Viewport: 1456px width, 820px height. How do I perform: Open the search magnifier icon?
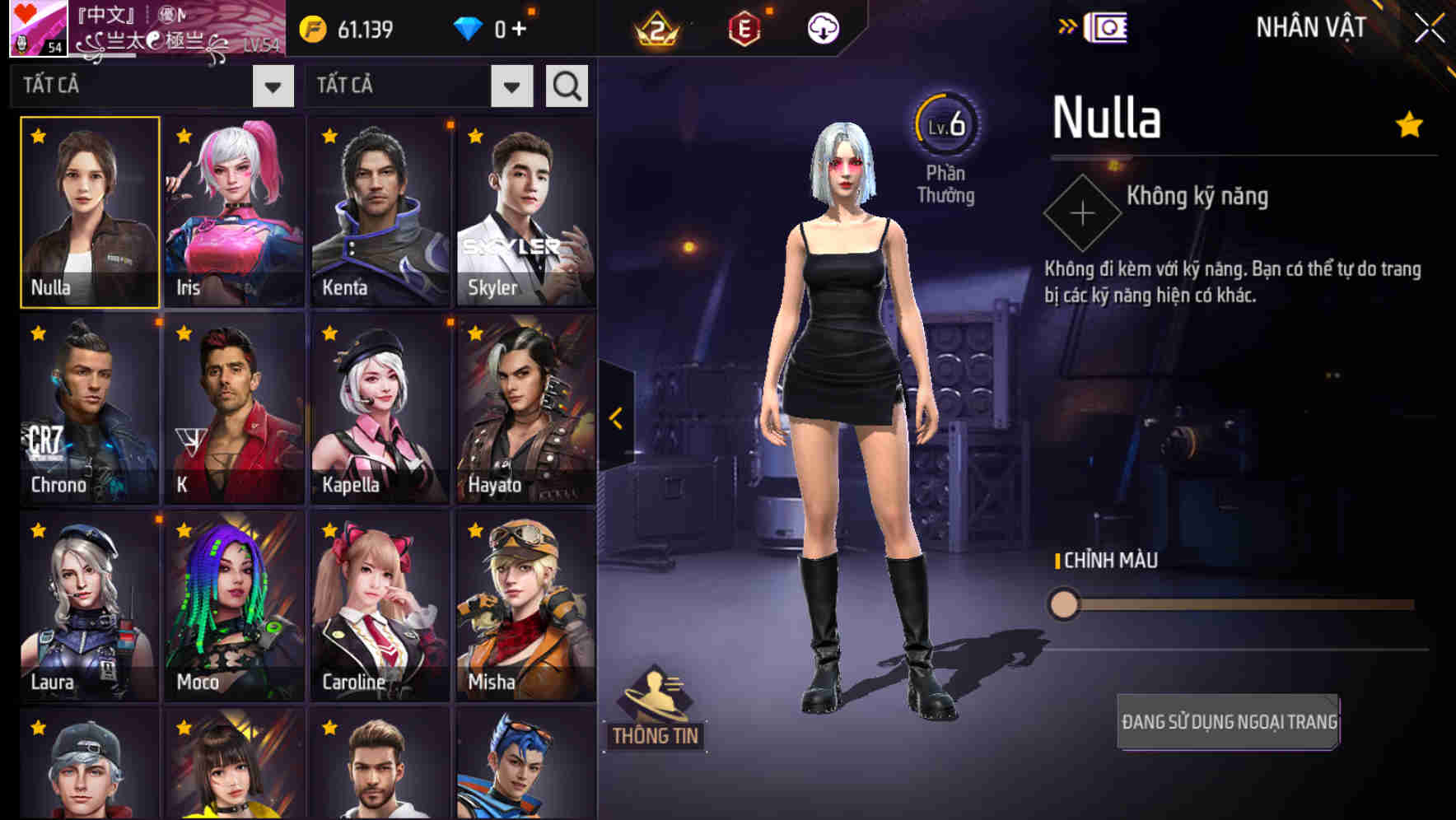[x=565, y=85]
